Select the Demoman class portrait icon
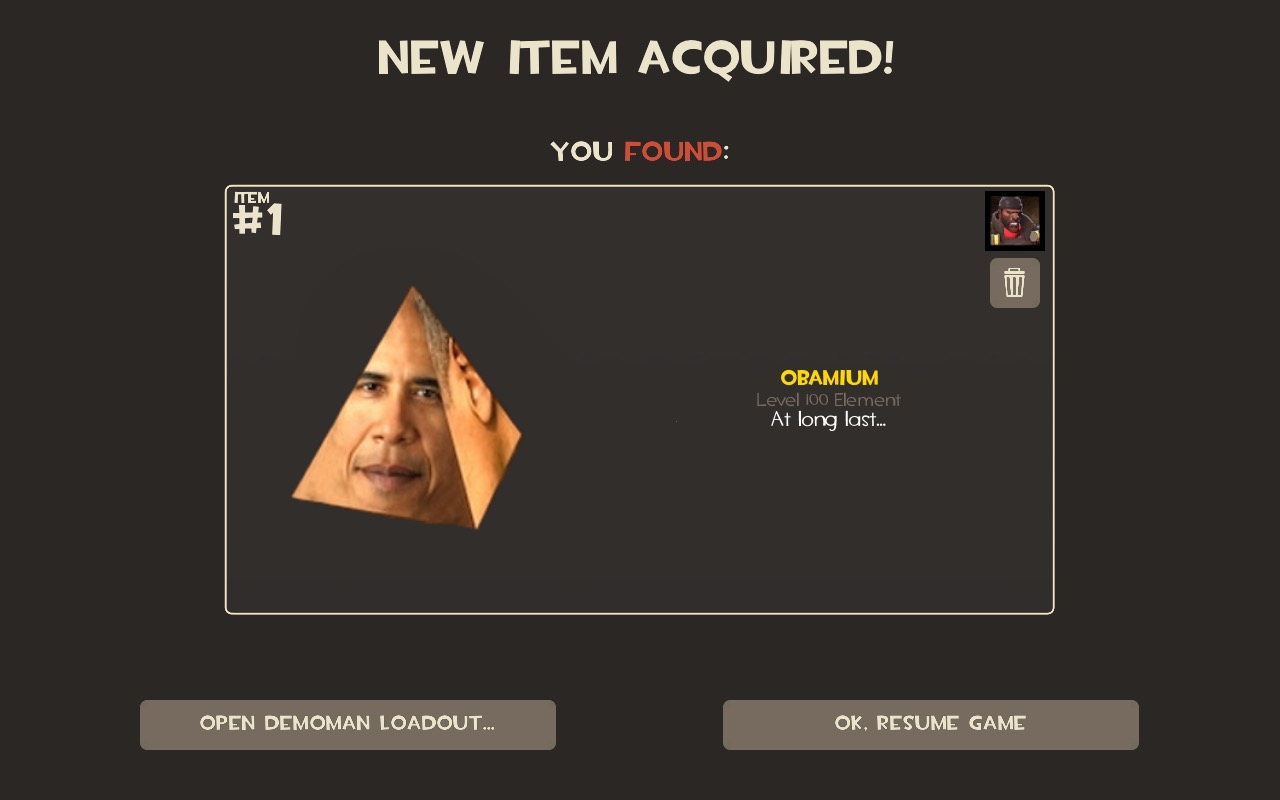The height and width of the screenshot is (800, 1280). (x=1014, y=220)
